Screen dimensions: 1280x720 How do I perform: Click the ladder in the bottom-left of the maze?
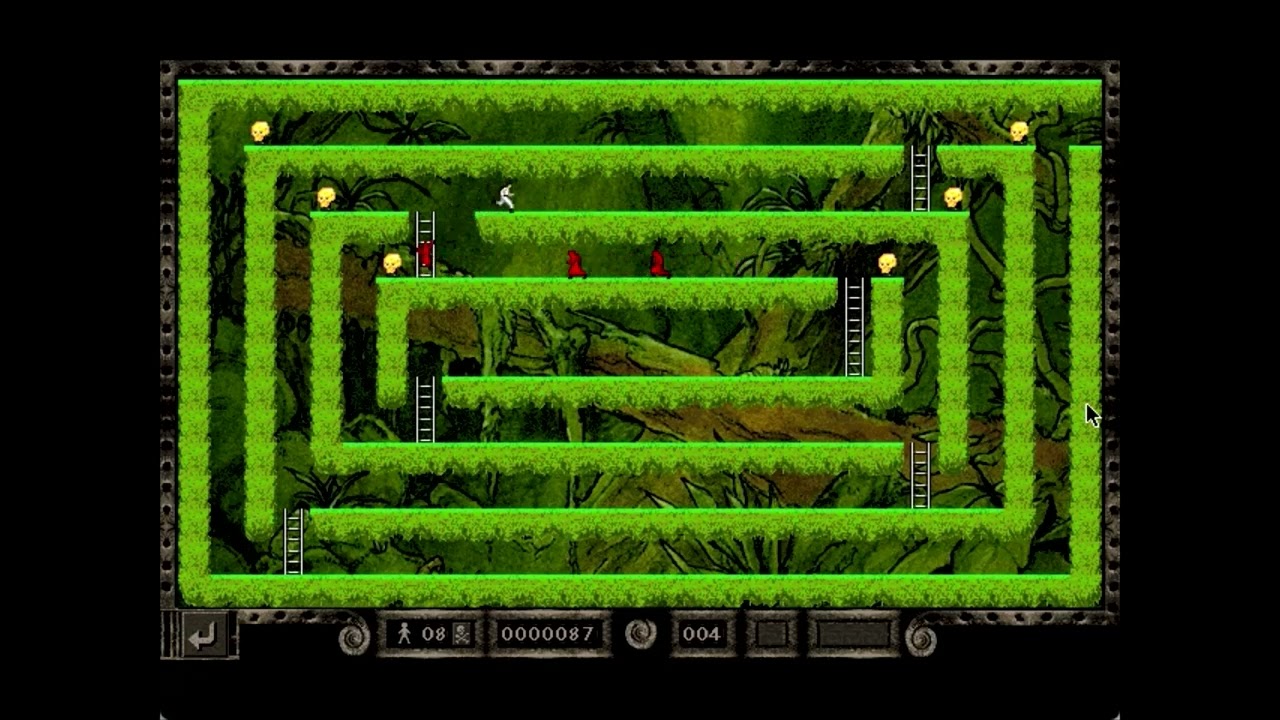(x=294, y=543)
